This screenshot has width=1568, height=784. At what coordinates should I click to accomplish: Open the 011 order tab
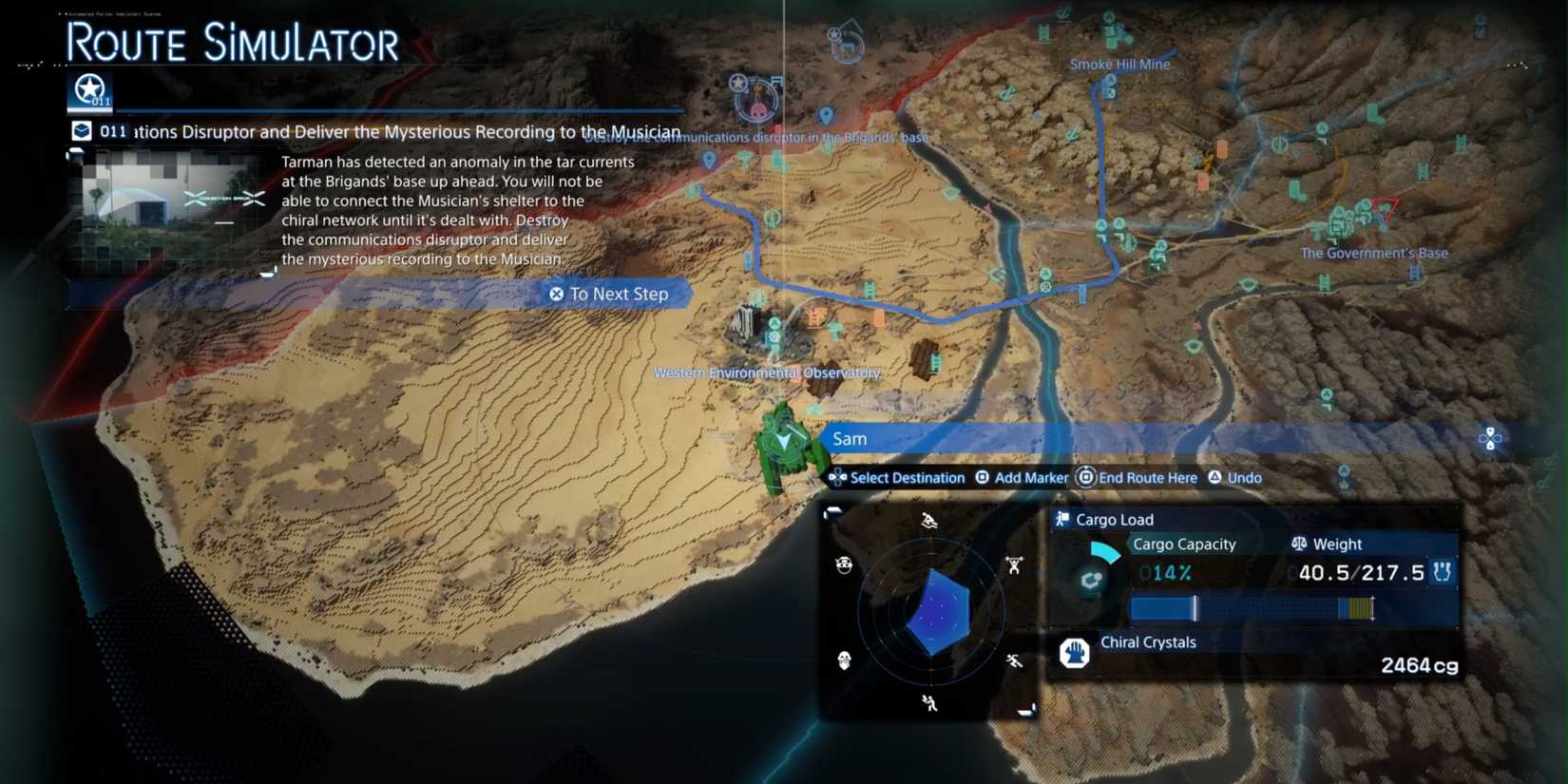pos(112,131)
